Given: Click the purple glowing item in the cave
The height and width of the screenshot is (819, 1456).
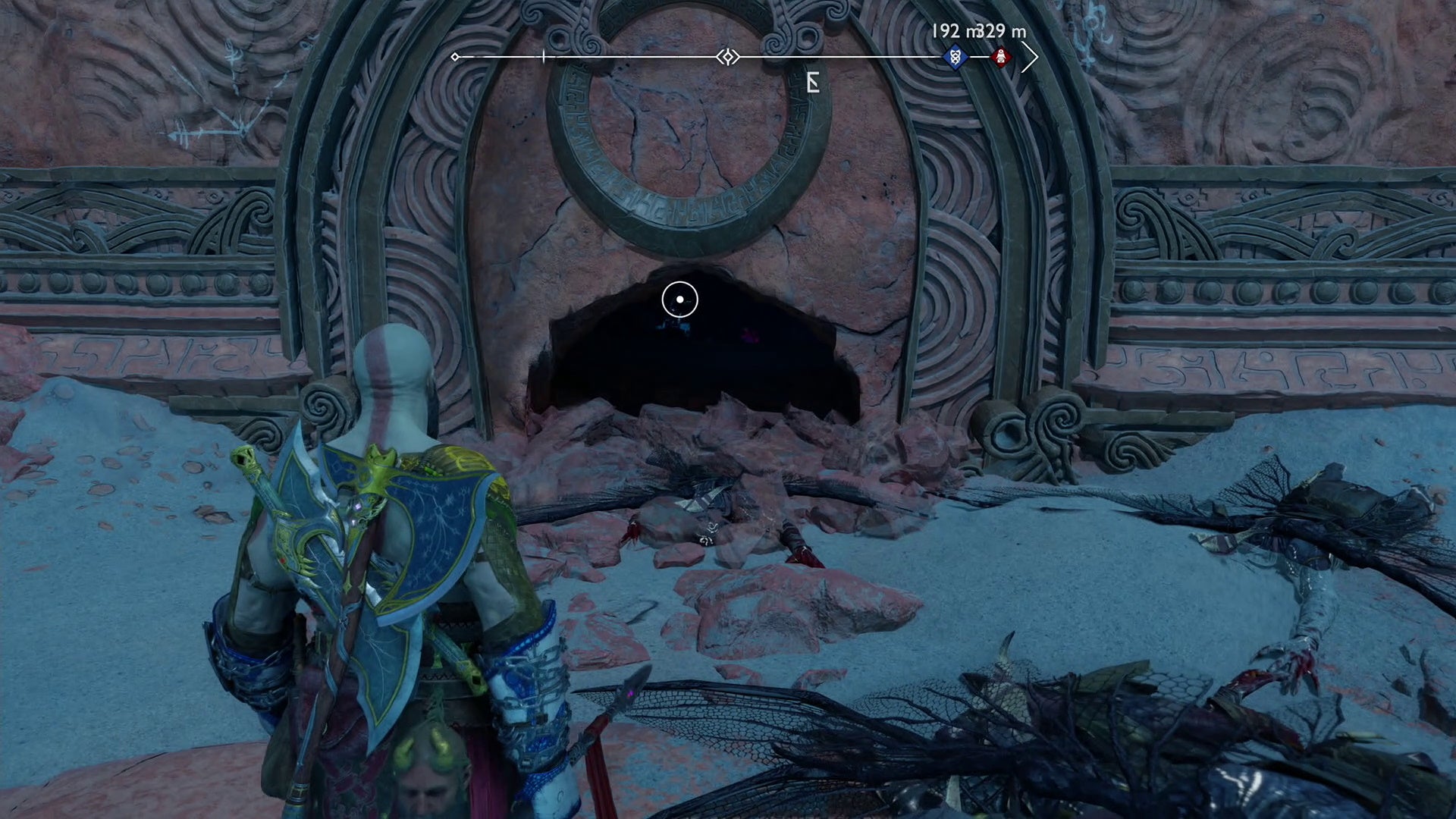Looking at the screenshot, I should point(748,335).
